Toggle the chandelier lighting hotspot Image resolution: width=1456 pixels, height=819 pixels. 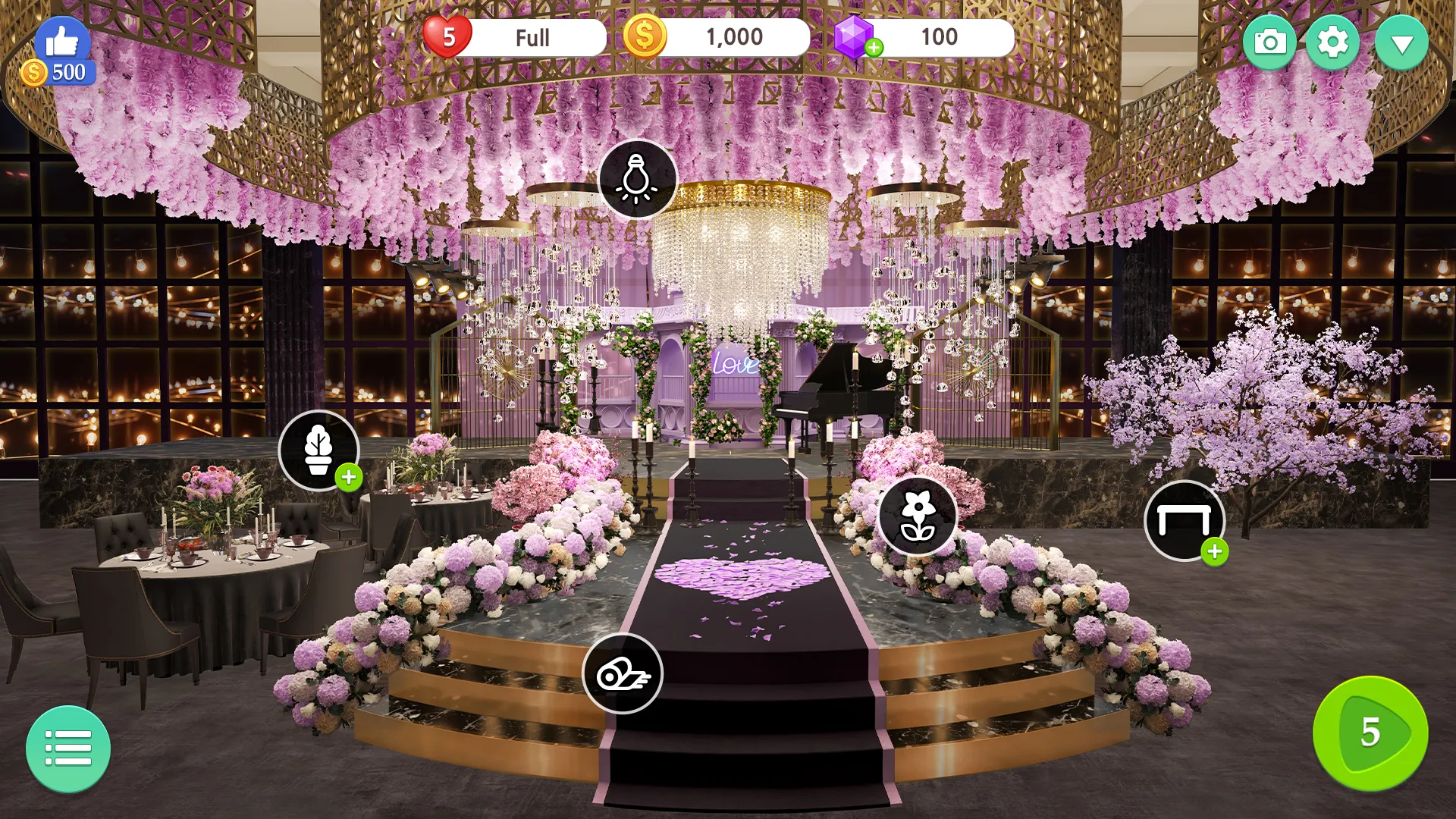pos(637,178)
